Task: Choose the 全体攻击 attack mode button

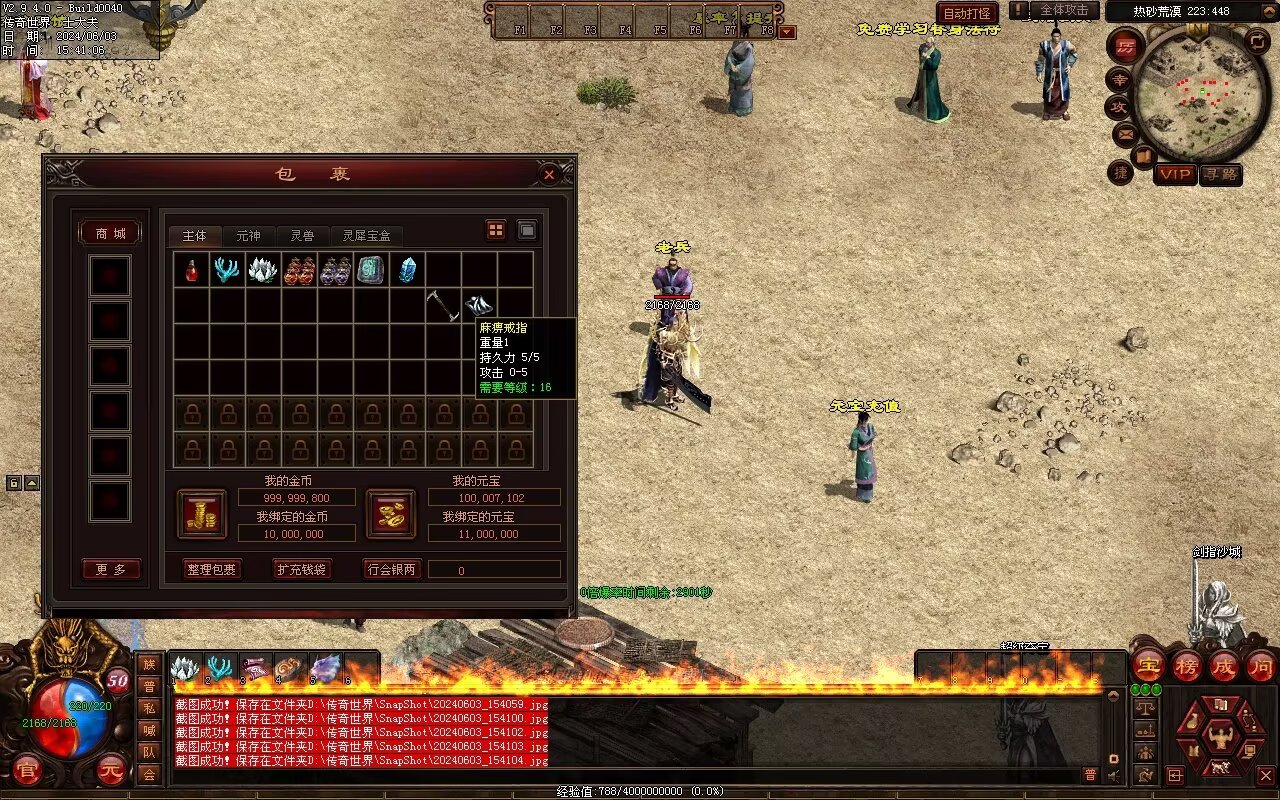Action: [1064, 10]
